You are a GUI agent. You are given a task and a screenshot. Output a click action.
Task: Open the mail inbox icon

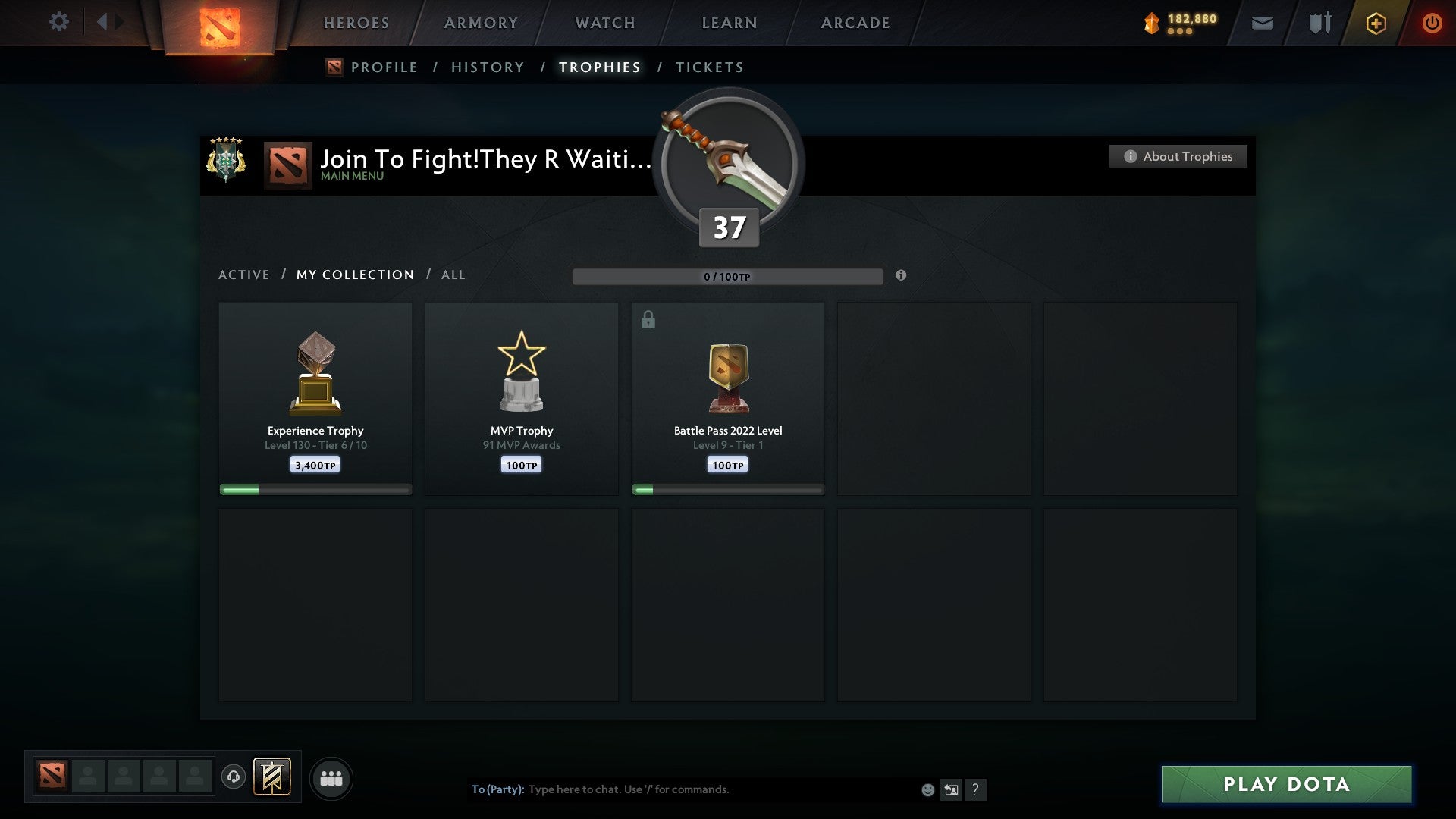pyautogui.click(x=1263, y=23)
